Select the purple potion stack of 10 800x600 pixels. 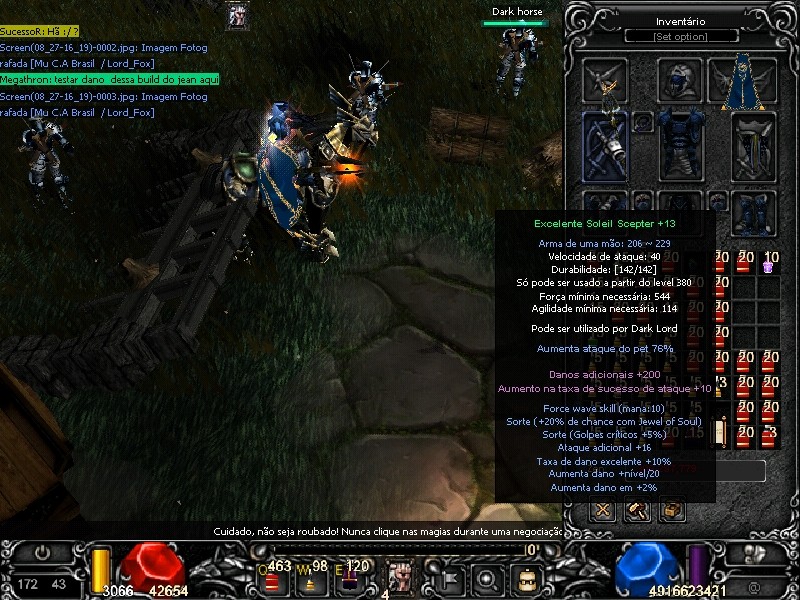click(770, 262)
